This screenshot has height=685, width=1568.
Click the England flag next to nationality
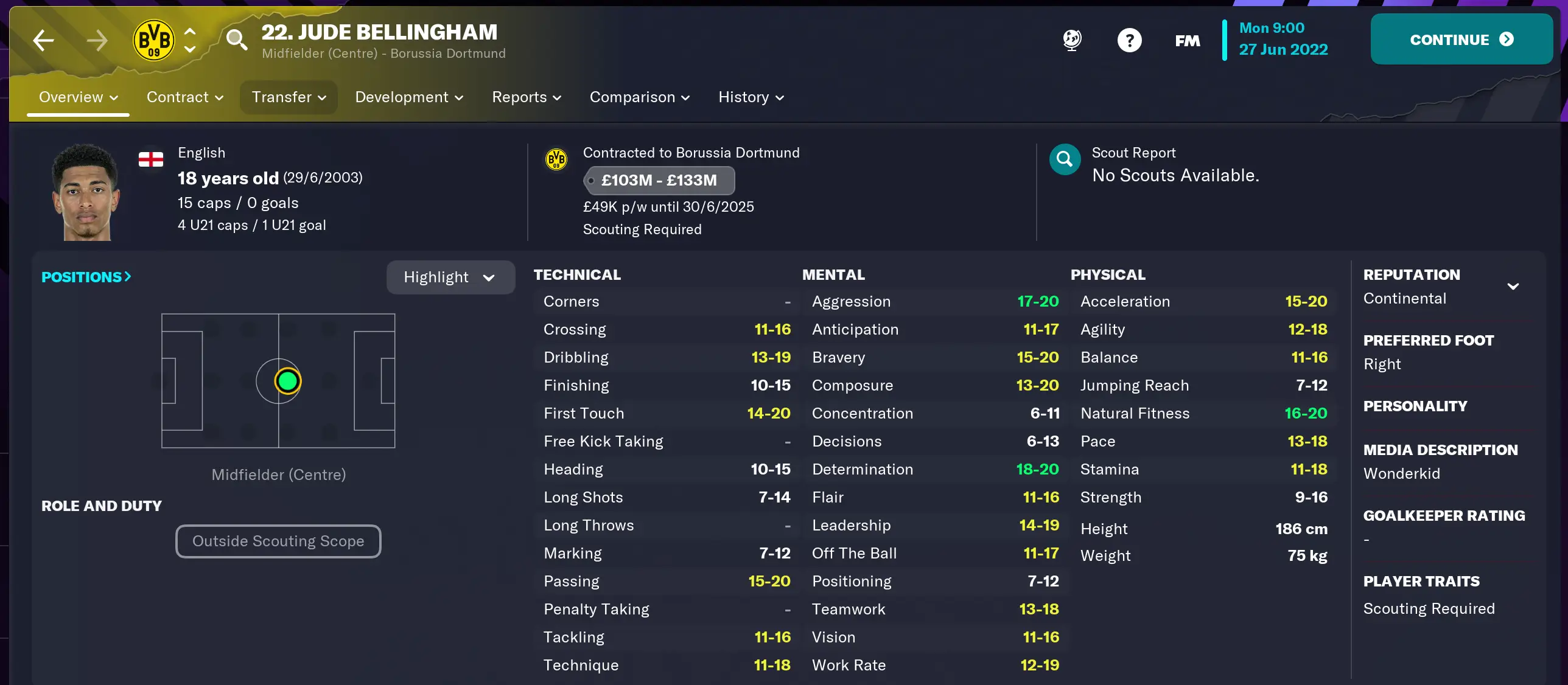tap(150, 159)
